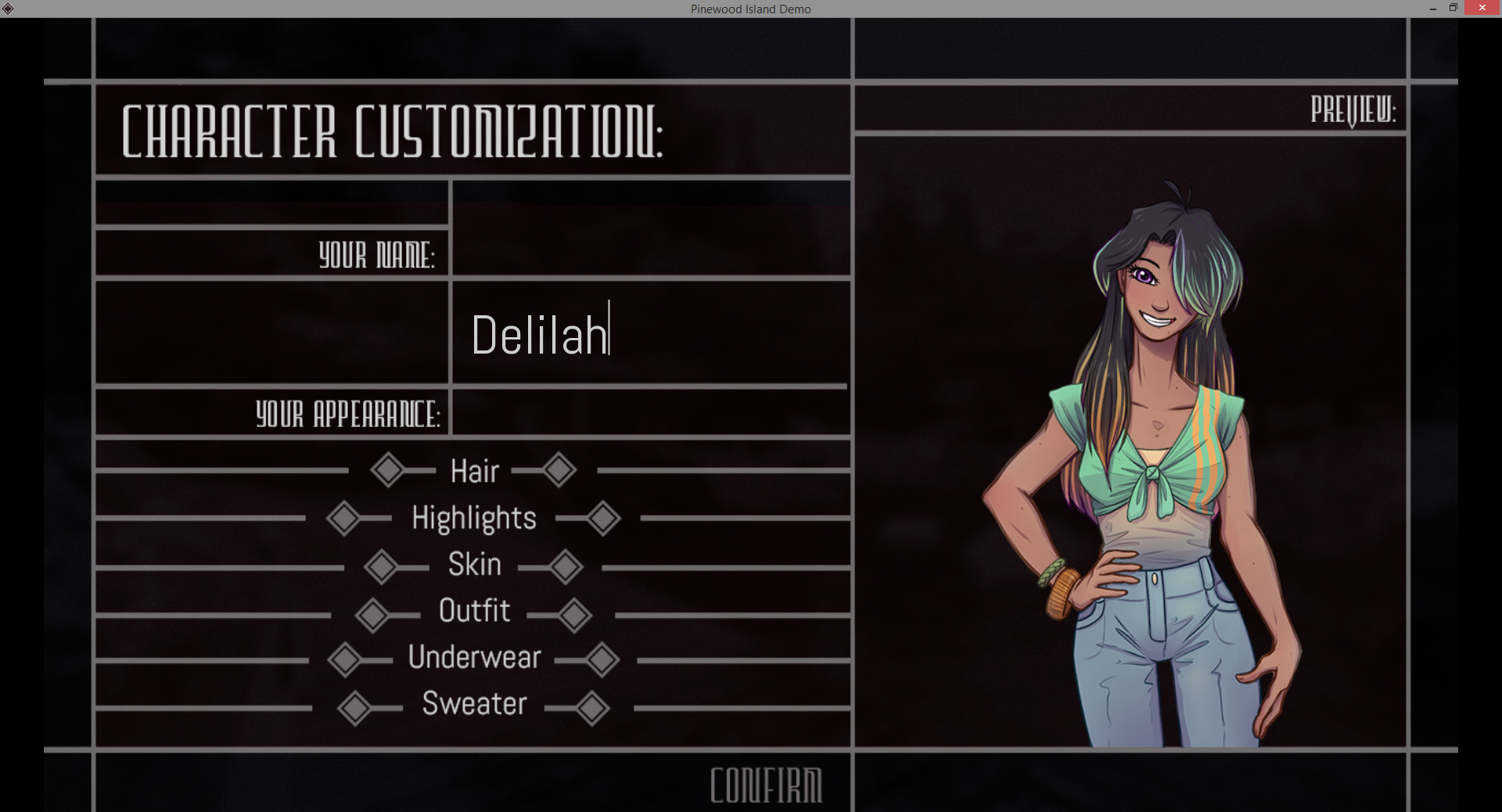
Task: Click the Hair appearance row label
Action: point(473,470)
